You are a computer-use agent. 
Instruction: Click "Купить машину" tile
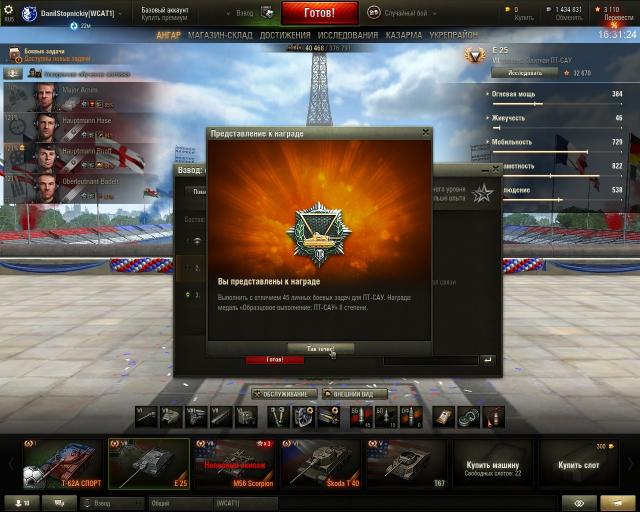(492, 464)
